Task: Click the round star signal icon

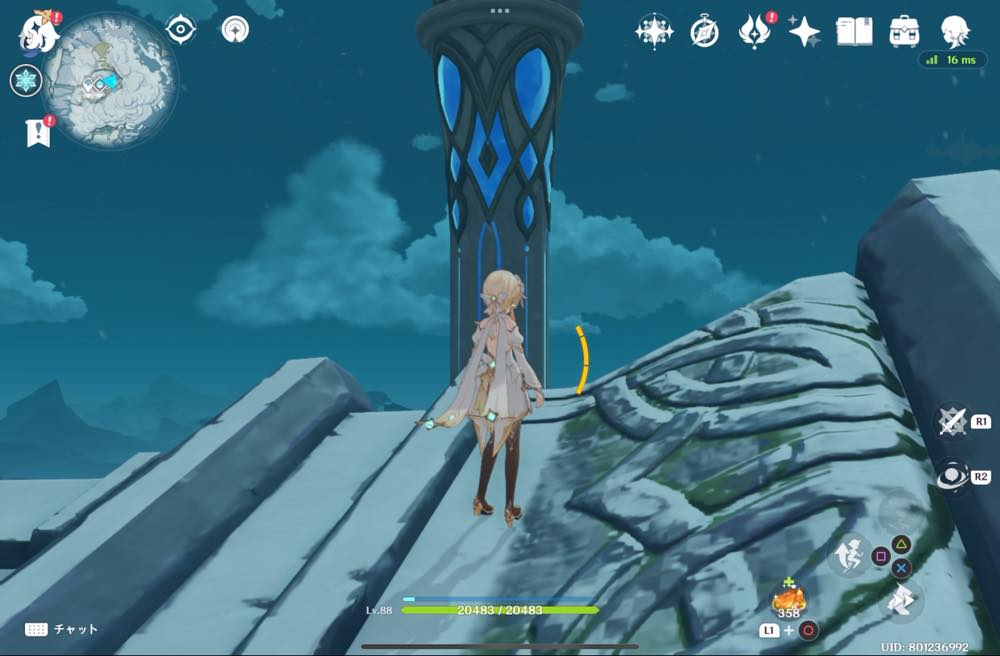Action: pos(235,30)
